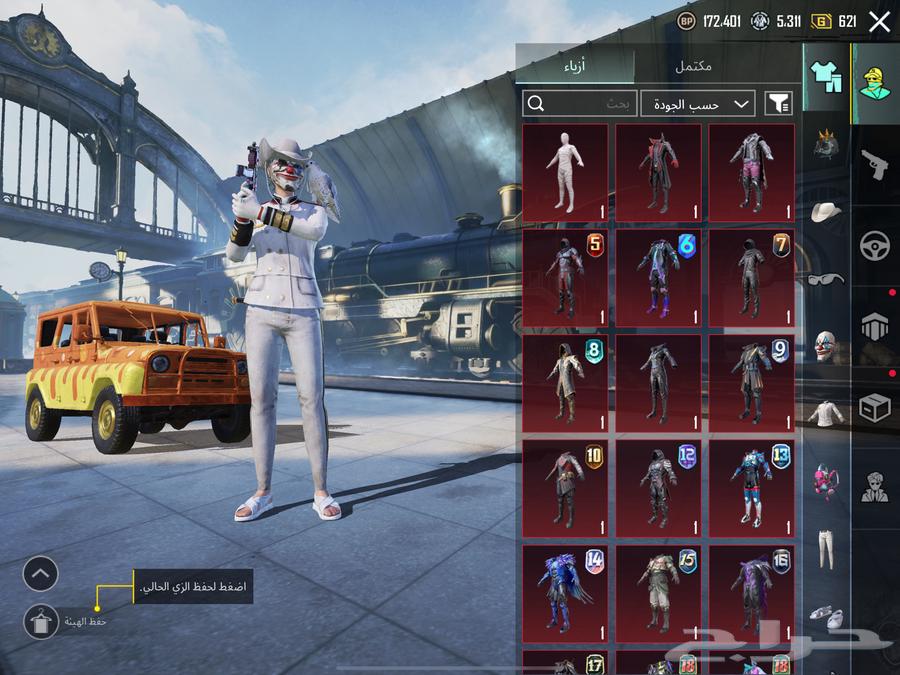This screenshot has width=900, height=675.
Task: Choose the sunglasses slot
Action: click(x=826, y=279)
